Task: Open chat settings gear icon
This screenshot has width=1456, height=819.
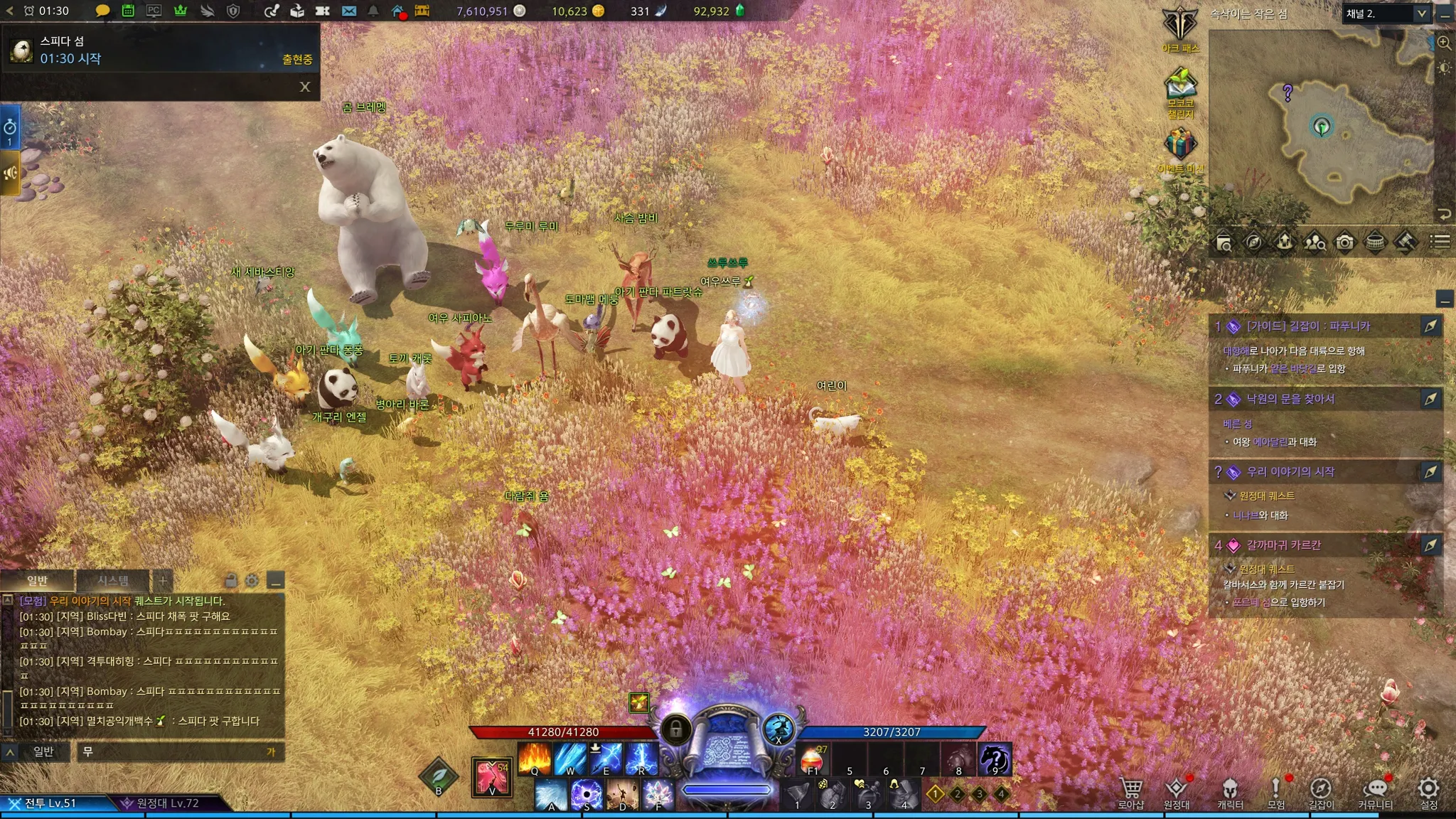Action: (252, 581)
